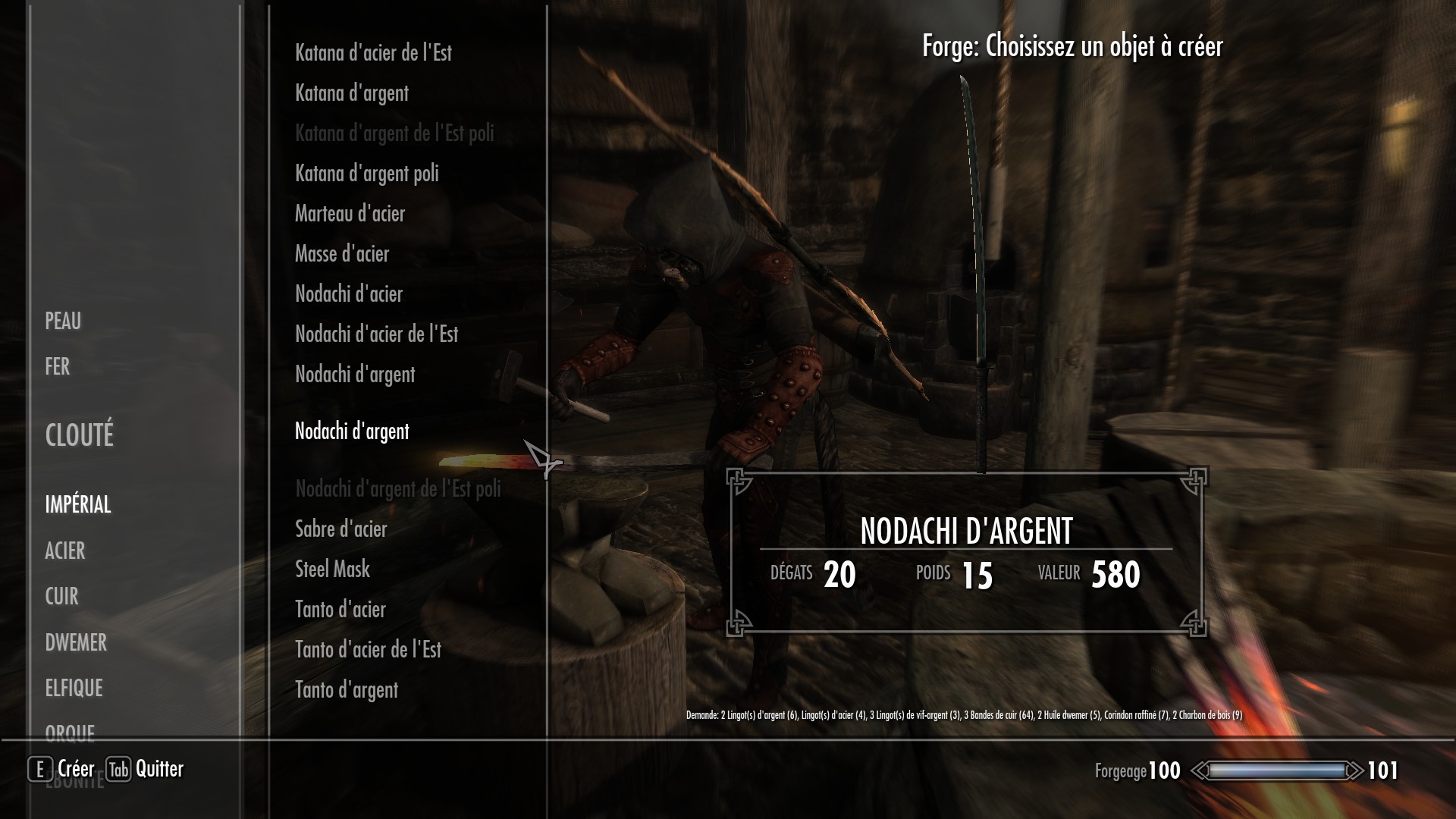Select greyed-out Nodachi d'argent de l'Est poli

coord(398,489)
